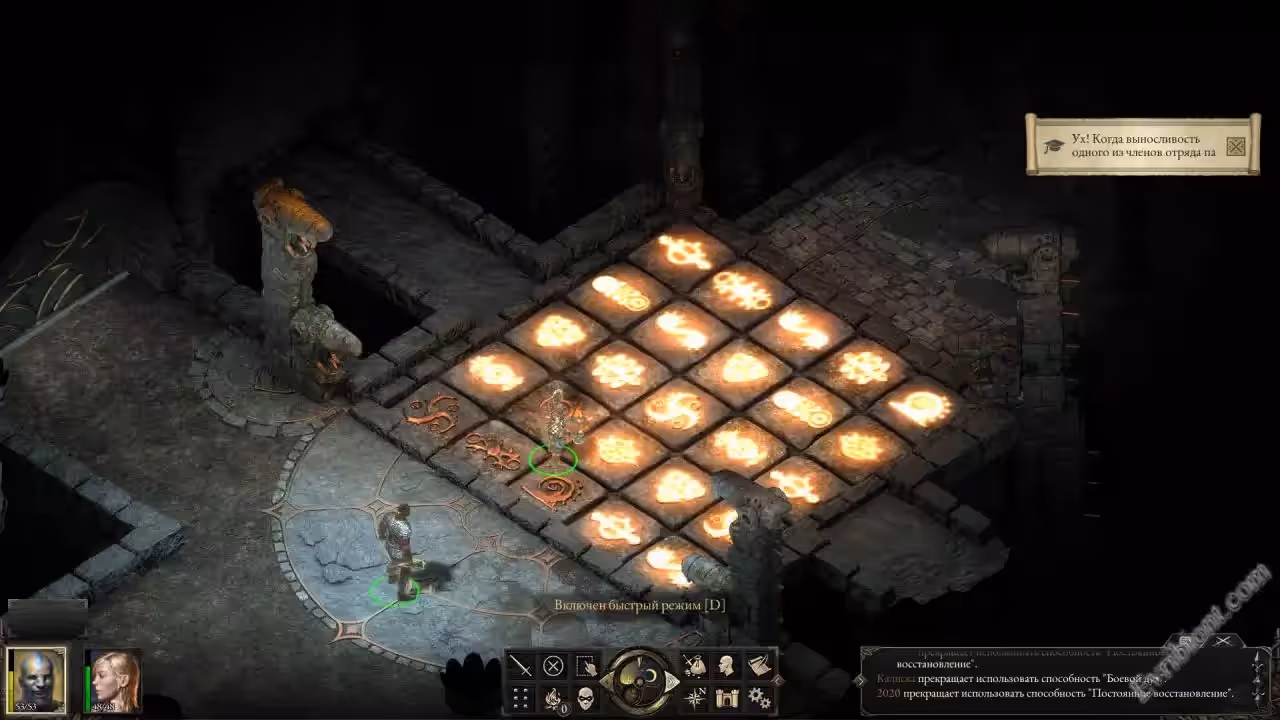Screen dimensions: 1280x720
Task: Click the right arrow on the speed dial
Action: (672, 682)
